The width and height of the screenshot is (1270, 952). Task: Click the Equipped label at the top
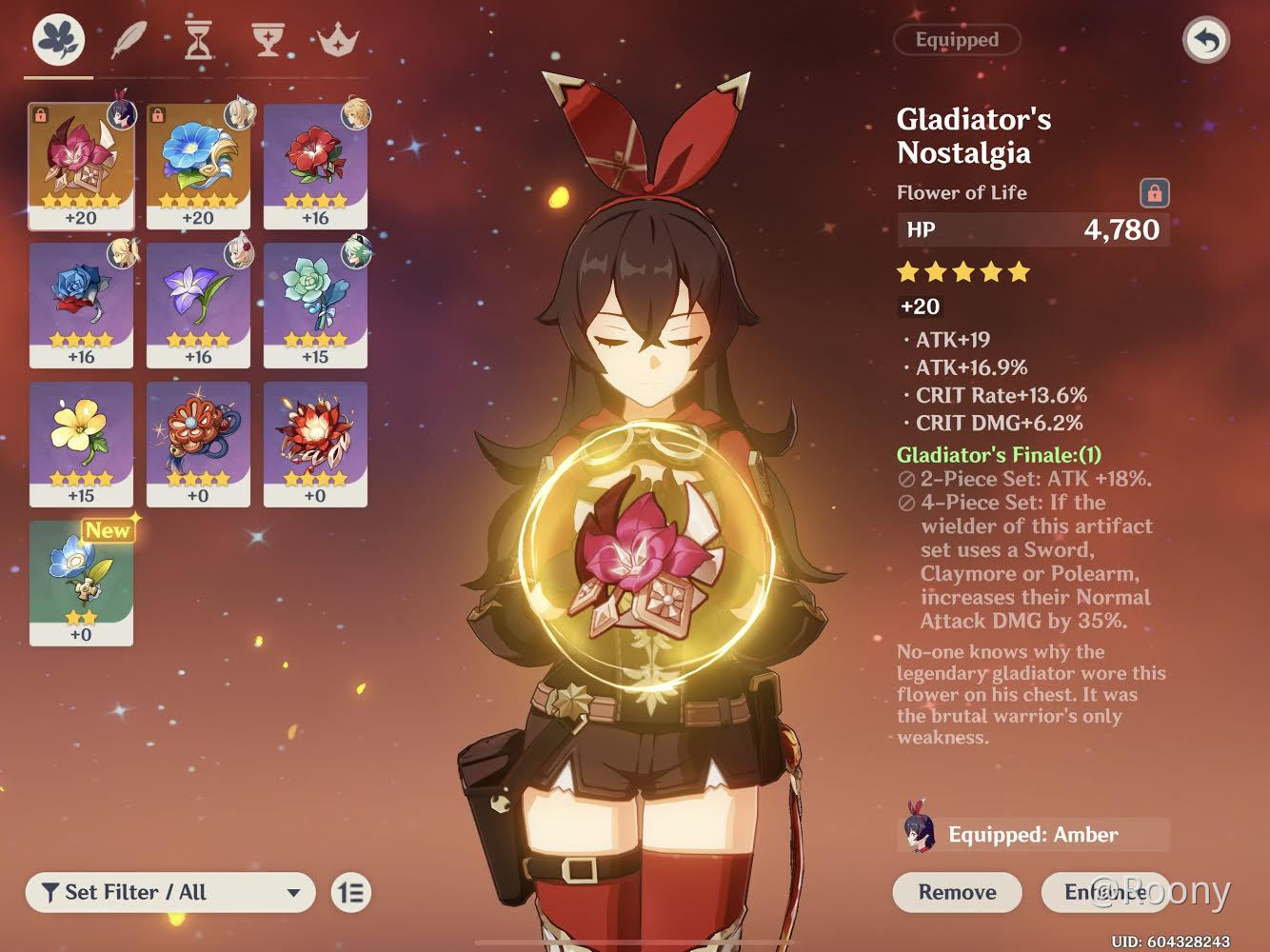957,40
